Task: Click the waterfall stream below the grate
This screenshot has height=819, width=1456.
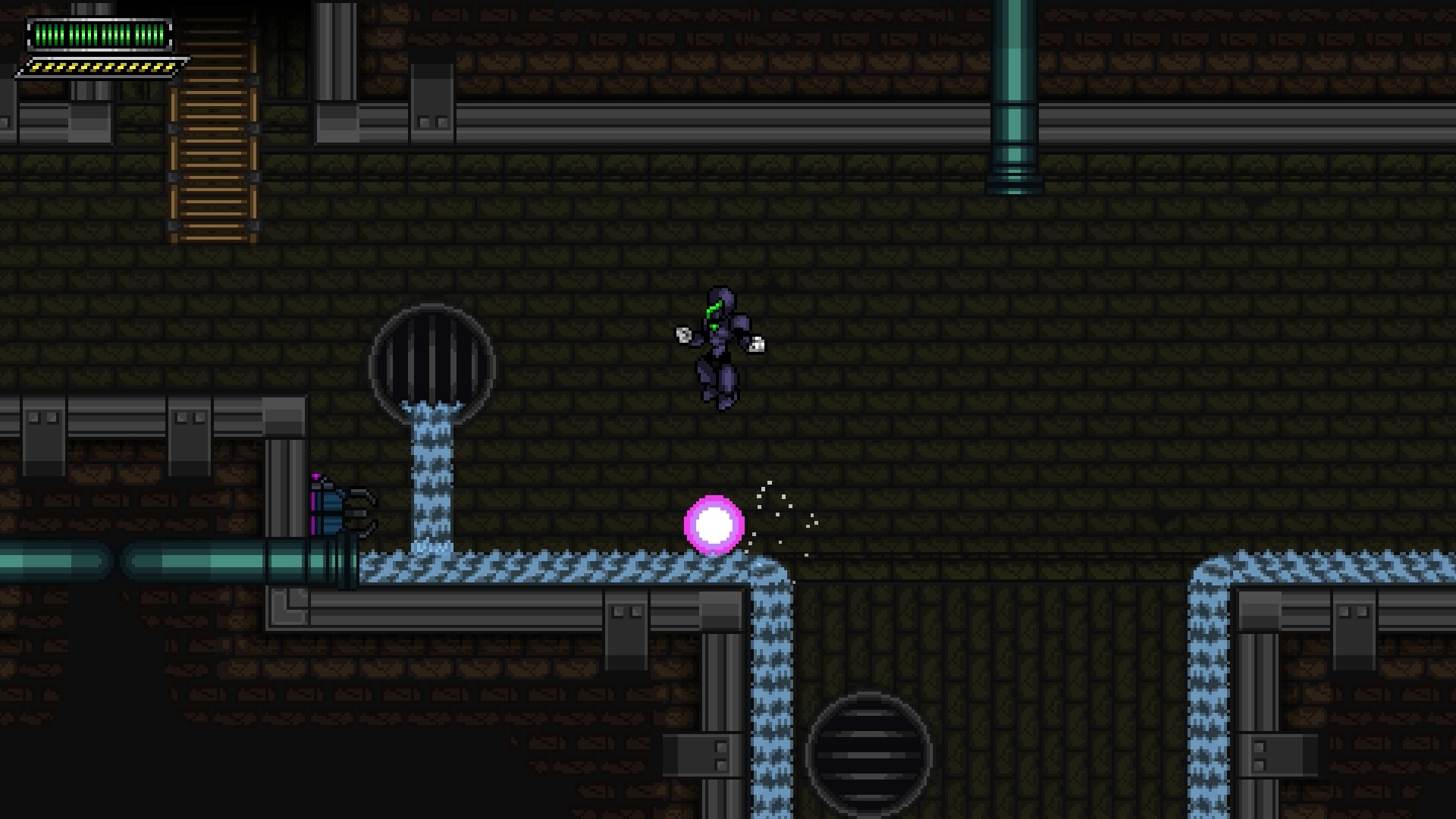Action: pyautogui.click(x=432, y=478)
